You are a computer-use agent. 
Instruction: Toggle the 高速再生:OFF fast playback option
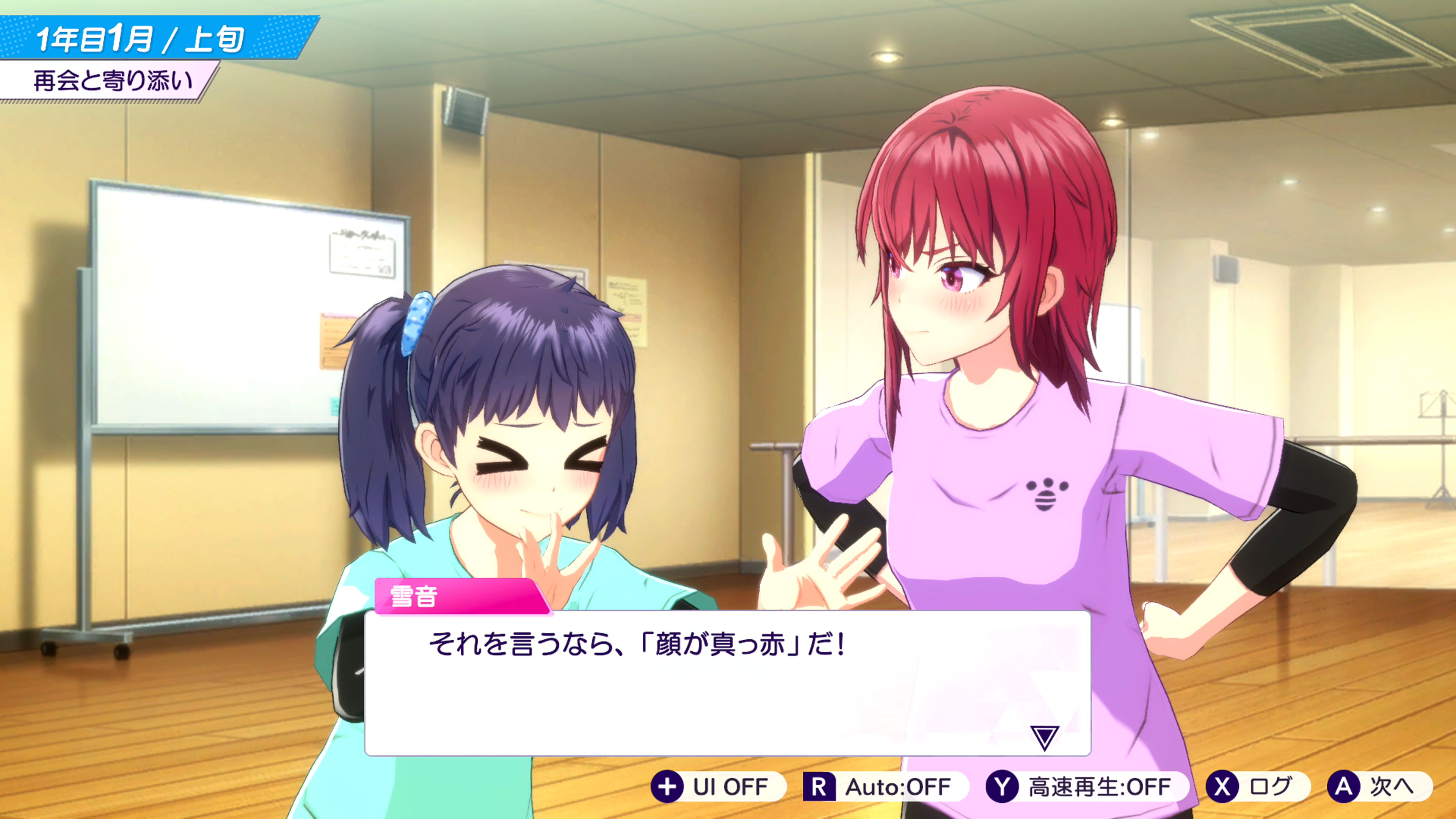[1086, 786]
